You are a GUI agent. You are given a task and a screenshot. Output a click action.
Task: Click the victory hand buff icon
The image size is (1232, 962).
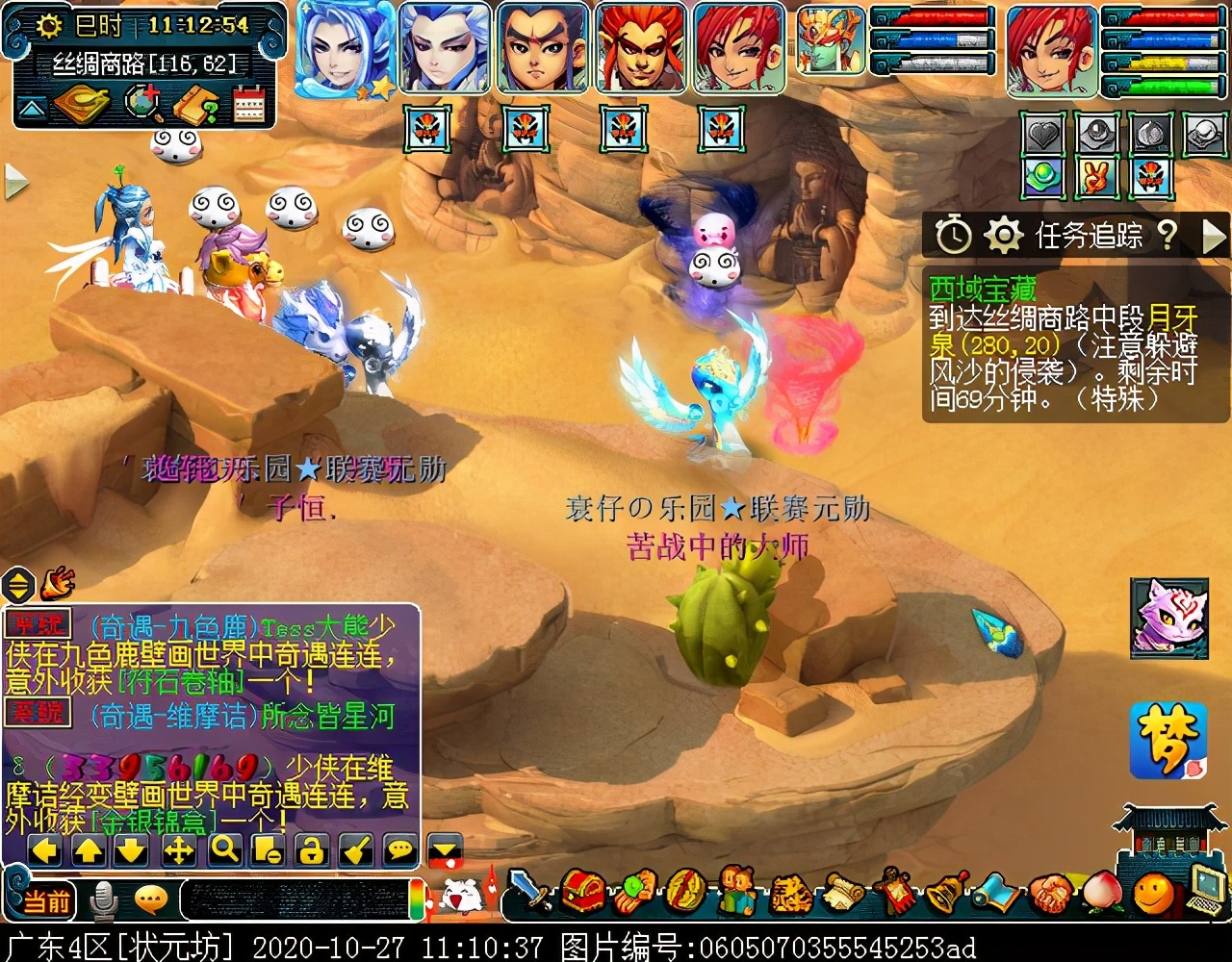1097,177
